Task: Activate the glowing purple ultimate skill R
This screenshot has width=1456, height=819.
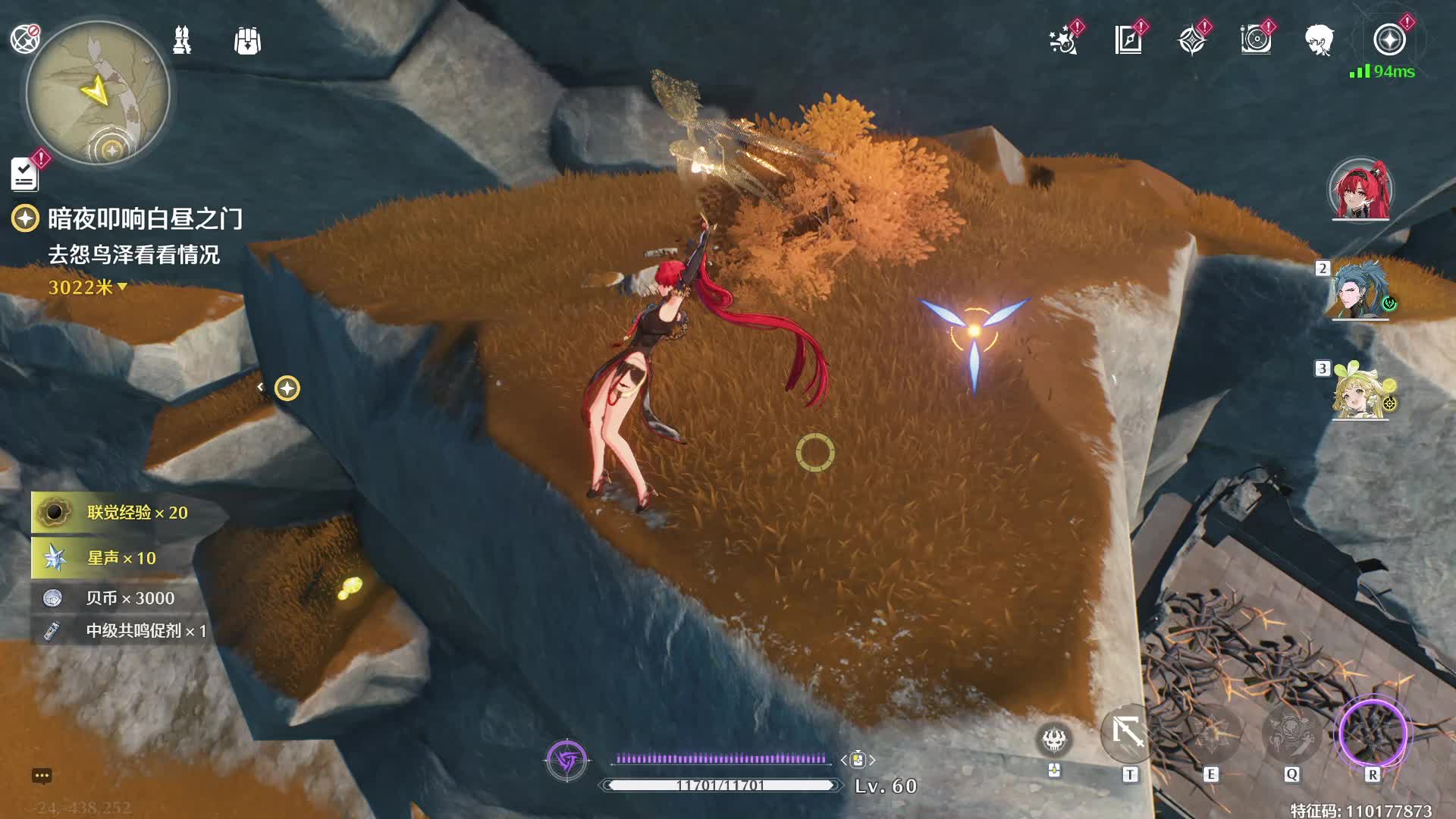Action: tap(1373, 734)
